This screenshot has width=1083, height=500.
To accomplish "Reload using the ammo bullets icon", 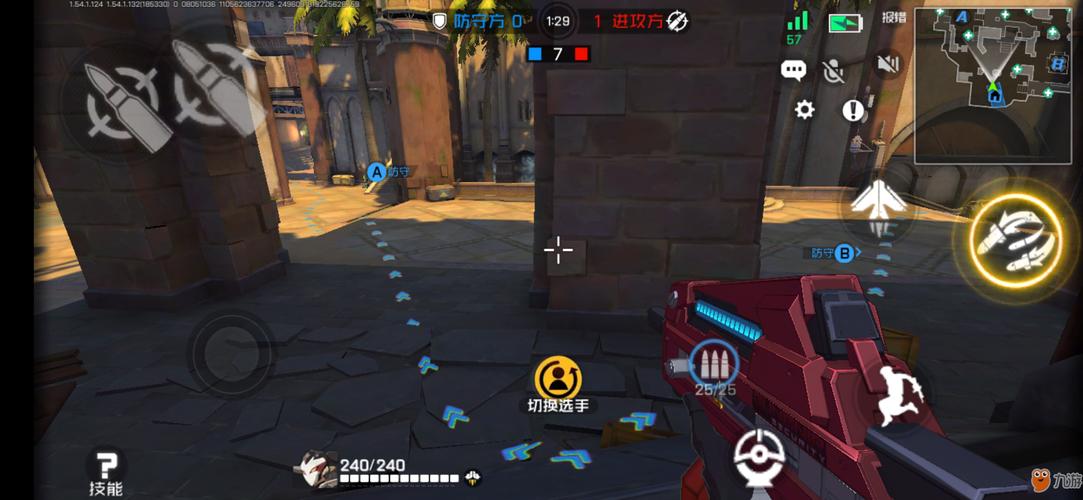I will 713,364.
